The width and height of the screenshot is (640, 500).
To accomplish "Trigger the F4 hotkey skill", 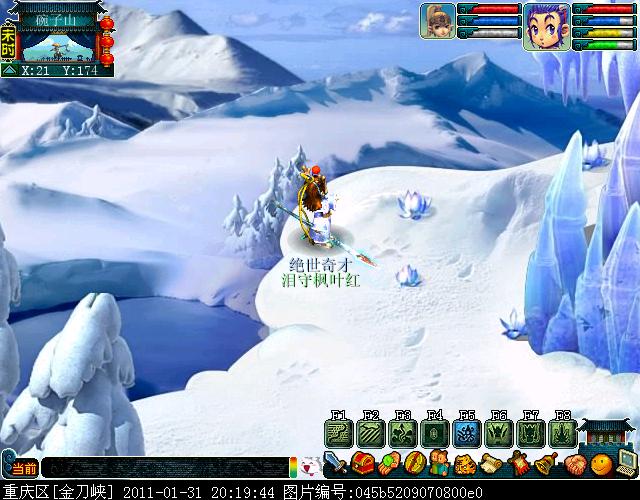I will coord(433,433).
